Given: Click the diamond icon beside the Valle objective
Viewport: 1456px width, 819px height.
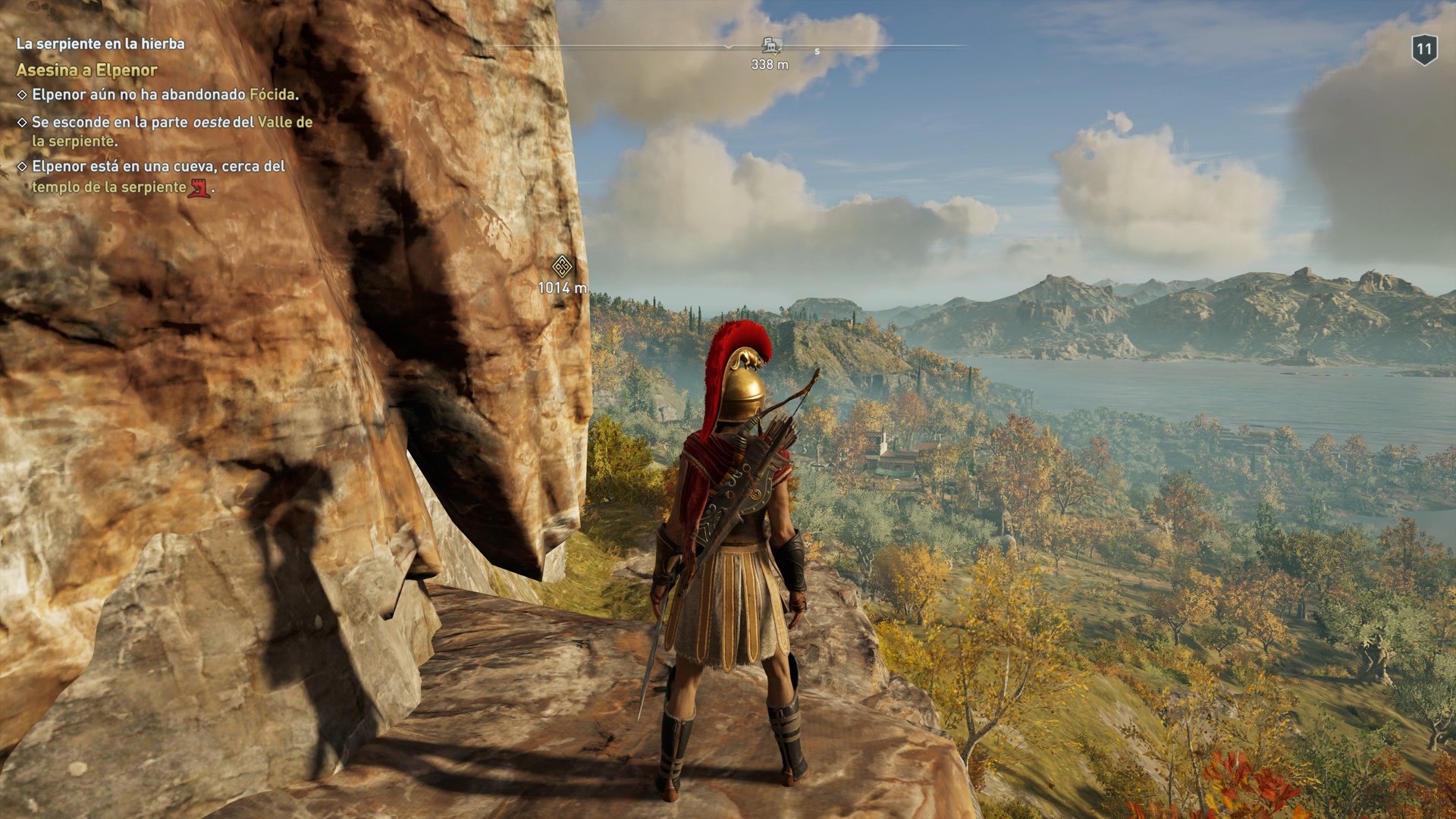Looking at the screenshot, I should click(x=20, y=121).
